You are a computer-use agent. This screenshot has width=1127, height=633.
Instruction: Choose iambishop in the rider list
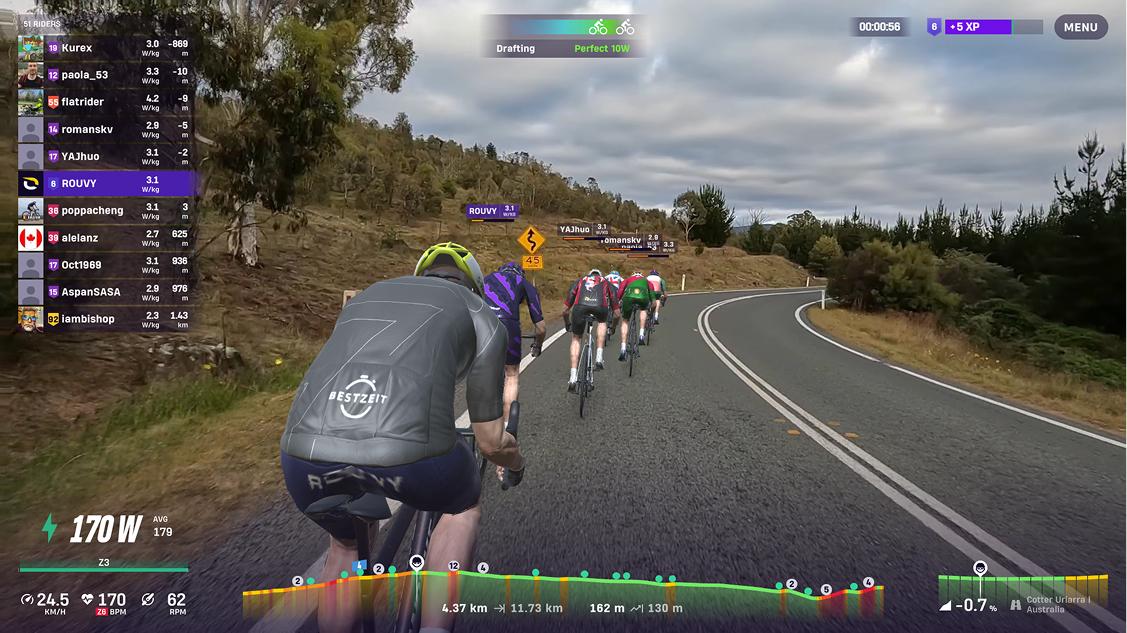(105, 319)
